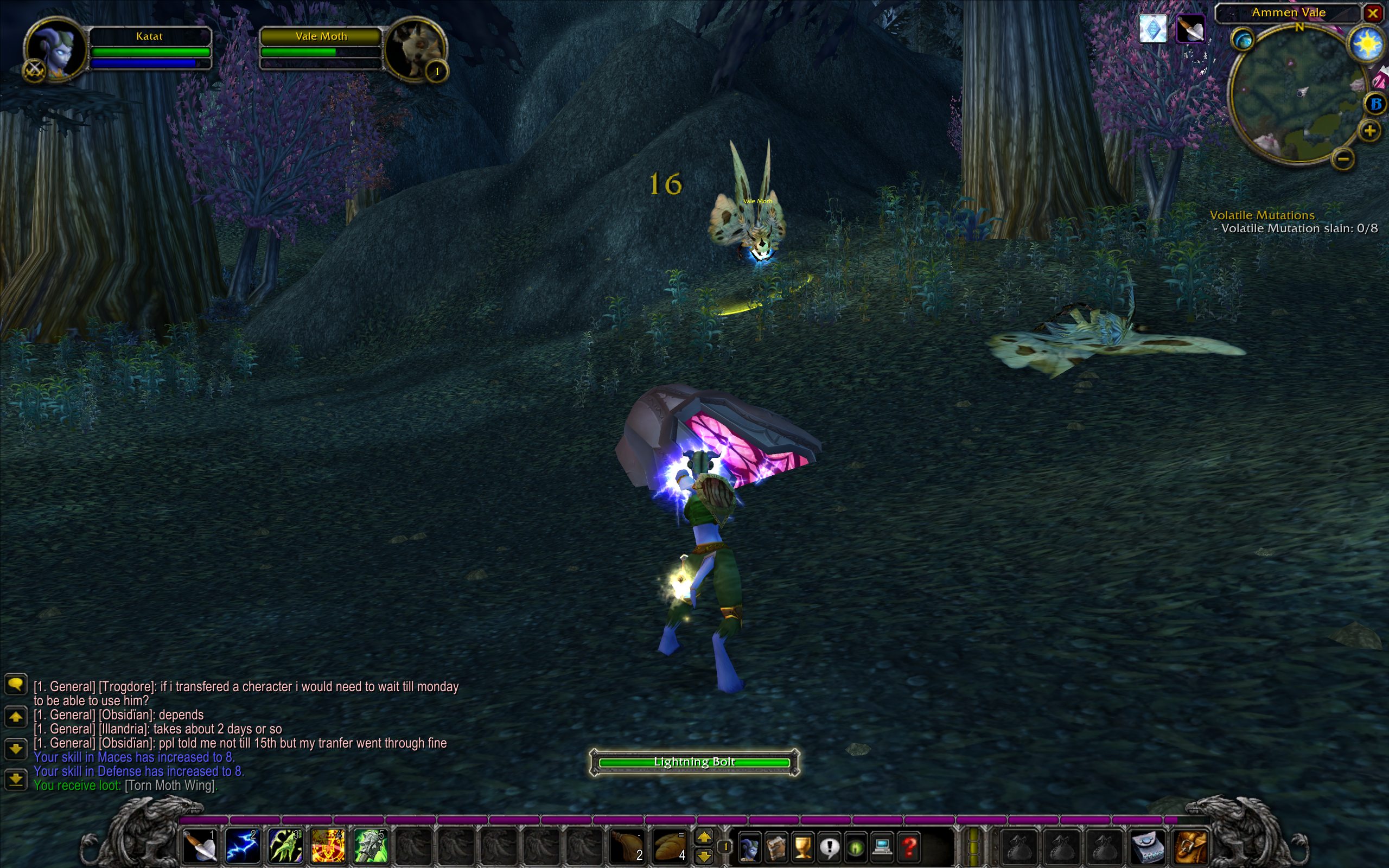
Task: Open the quest log exclamation mark button
Action: coord(830,847)
